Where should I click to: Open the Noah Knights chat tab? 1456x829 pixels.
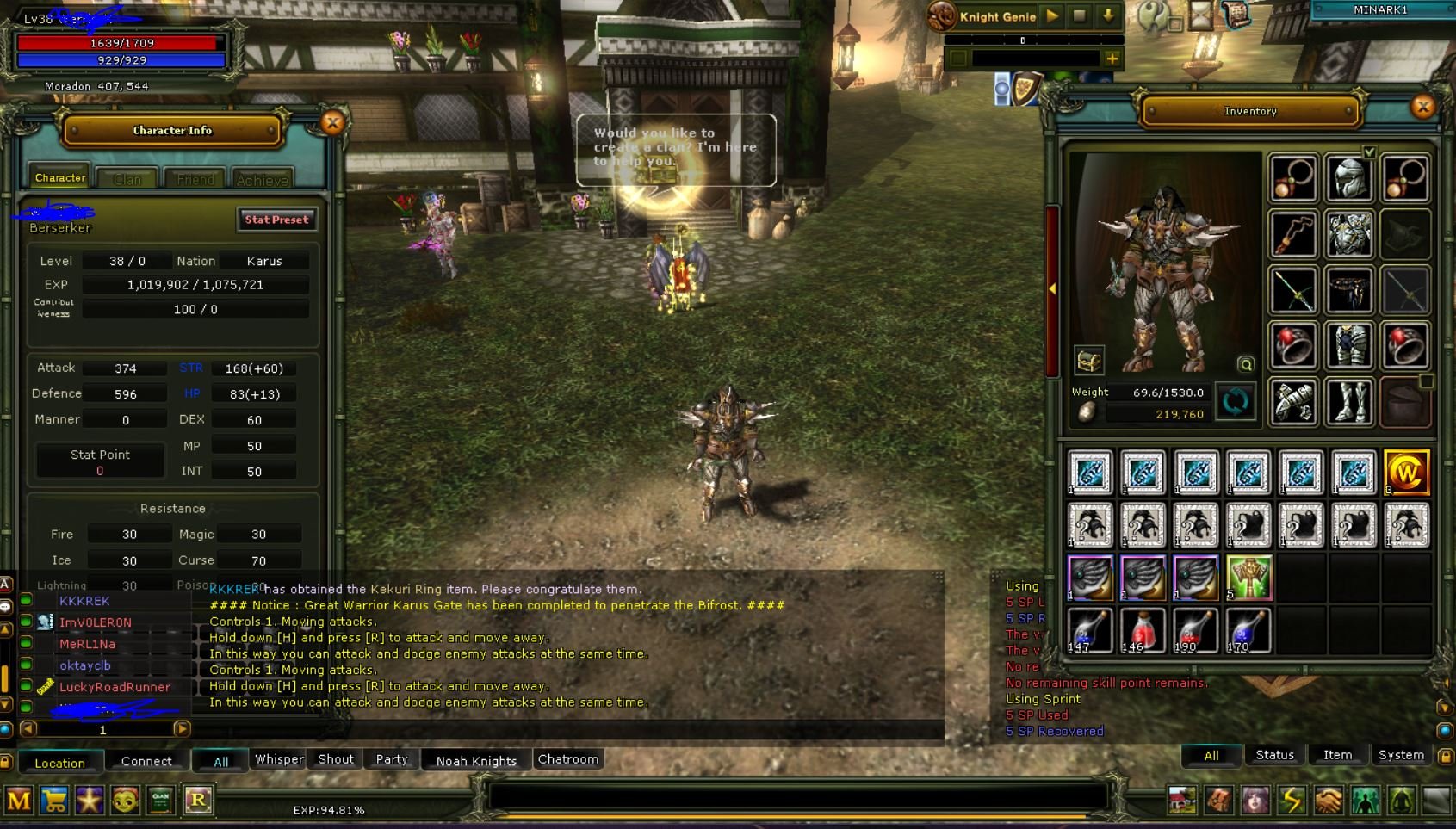476,760
